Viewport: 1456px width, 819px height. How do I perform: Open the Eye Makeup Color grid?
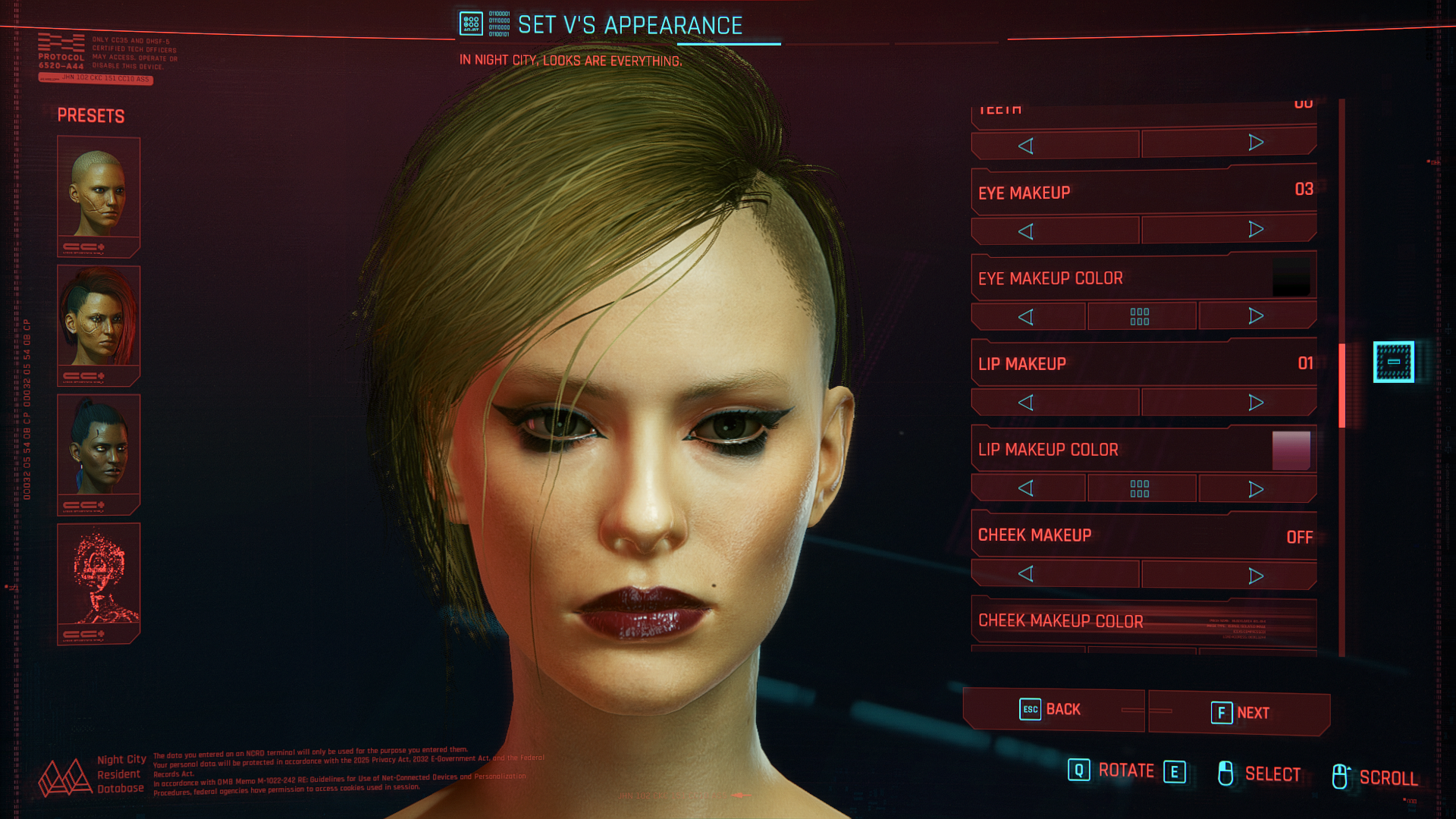pyautogui.click(x=1140, y=316)
